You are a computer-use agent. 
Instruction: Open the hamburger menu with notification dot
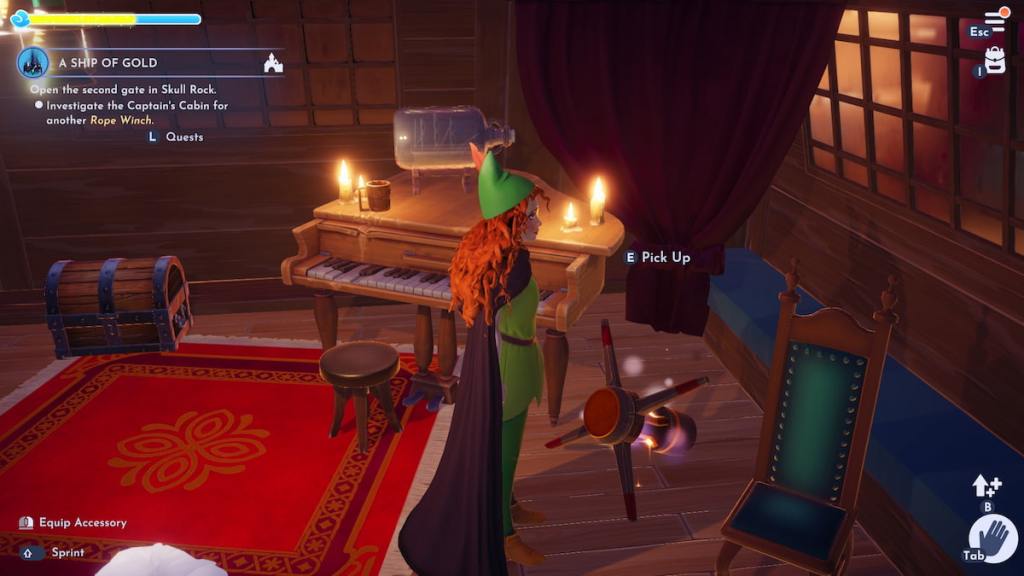pyautogui.click(x=995, y=21)
